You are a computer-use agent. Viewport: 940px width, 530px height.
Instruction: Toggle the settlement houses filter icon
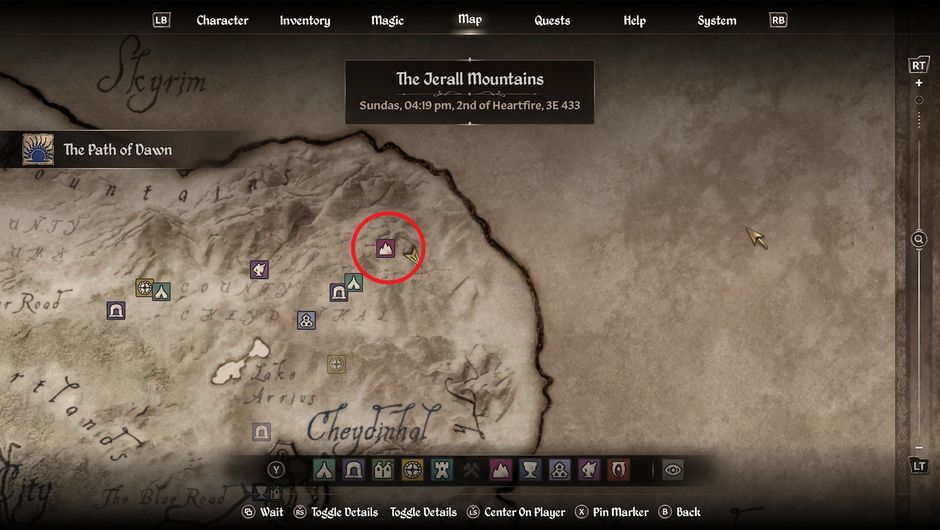(383, 470)
